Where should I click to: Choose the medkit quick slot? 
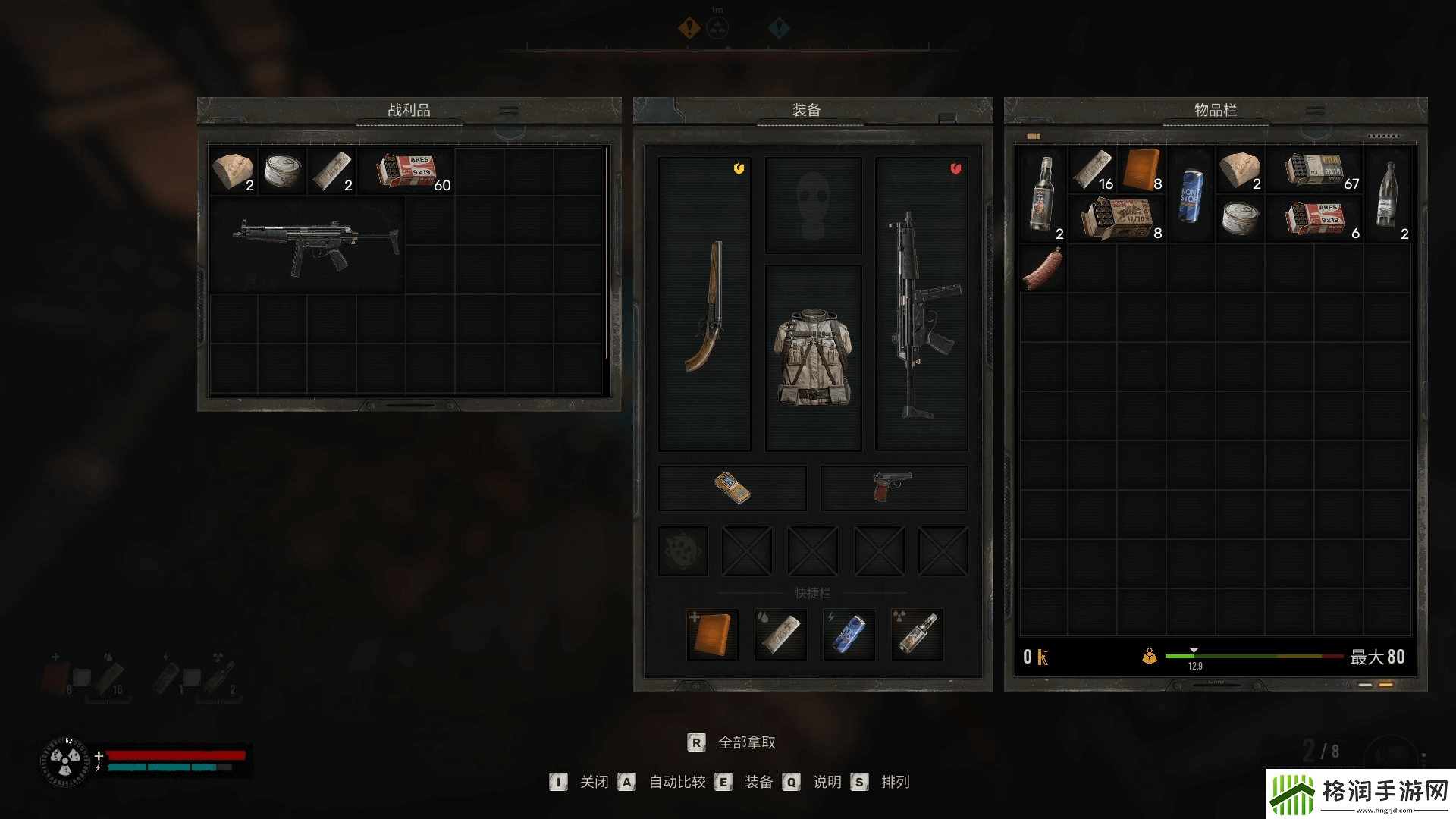tap(712, 634)
